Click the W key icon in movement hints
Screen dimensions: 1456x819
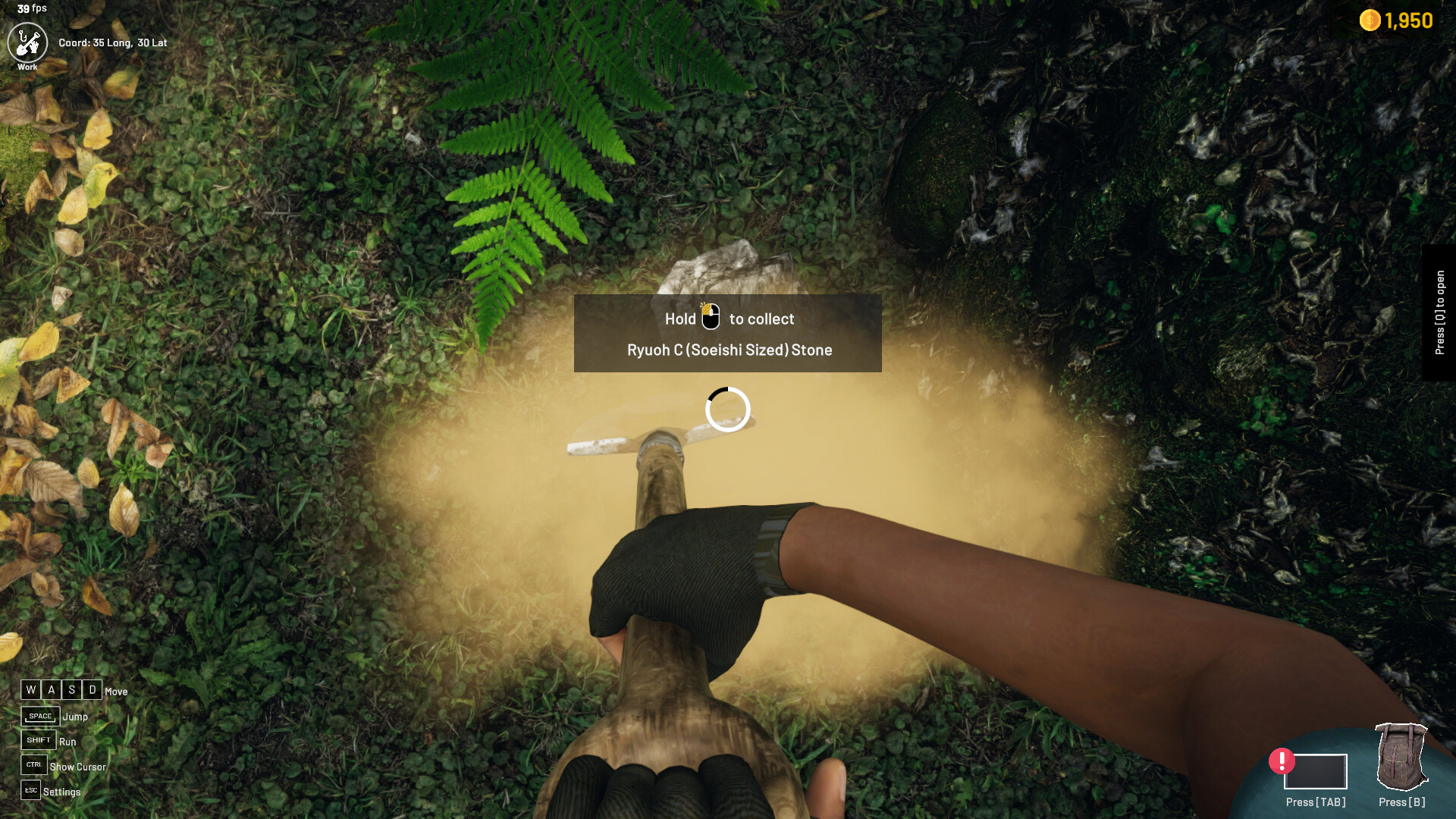click(30, 690)
